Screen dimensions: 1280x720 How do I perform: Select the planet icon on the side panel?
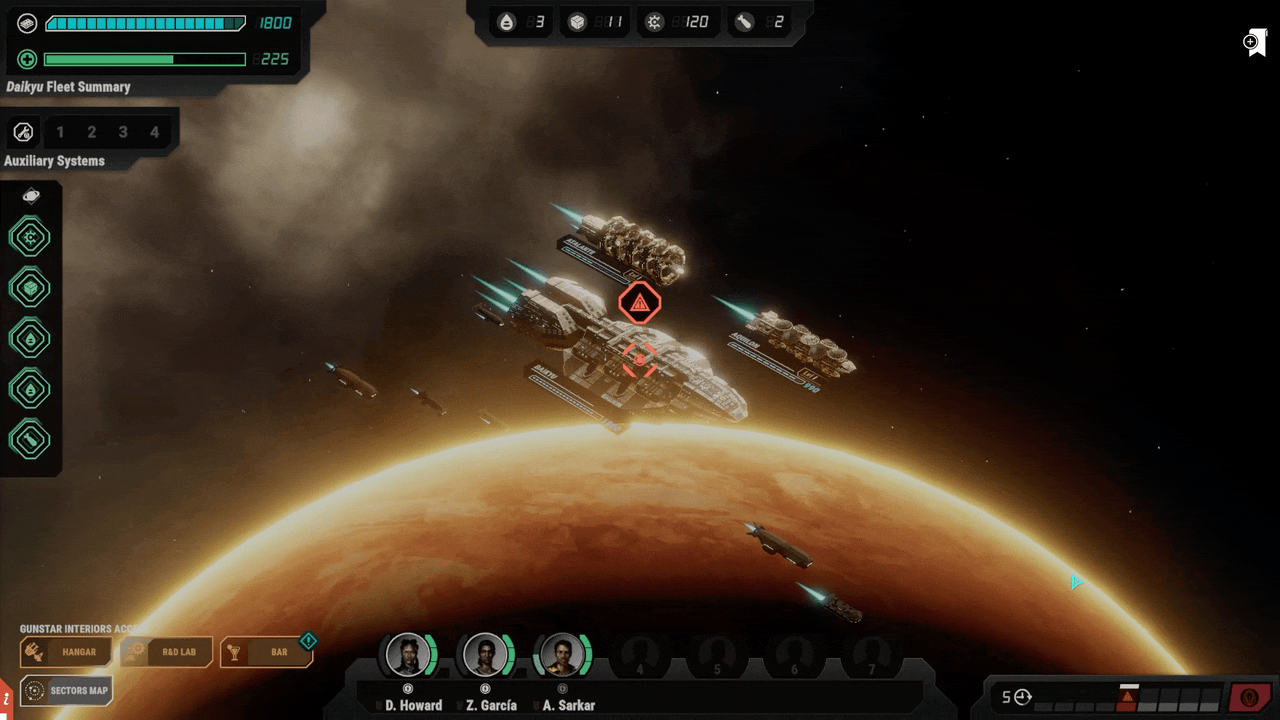[x=31, y=196]
